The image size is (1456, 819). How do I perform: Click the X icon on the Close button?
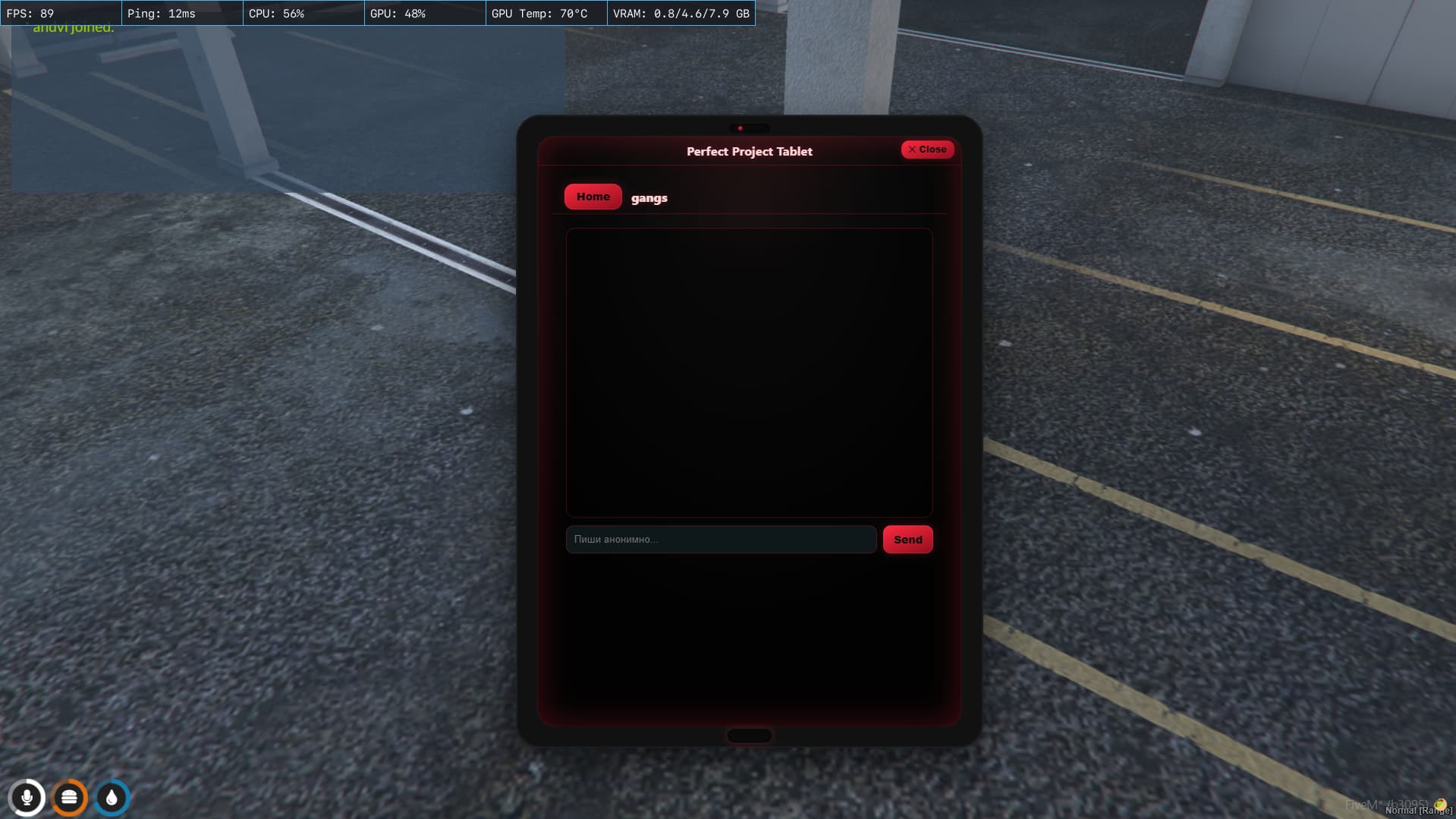pos(913,150)
